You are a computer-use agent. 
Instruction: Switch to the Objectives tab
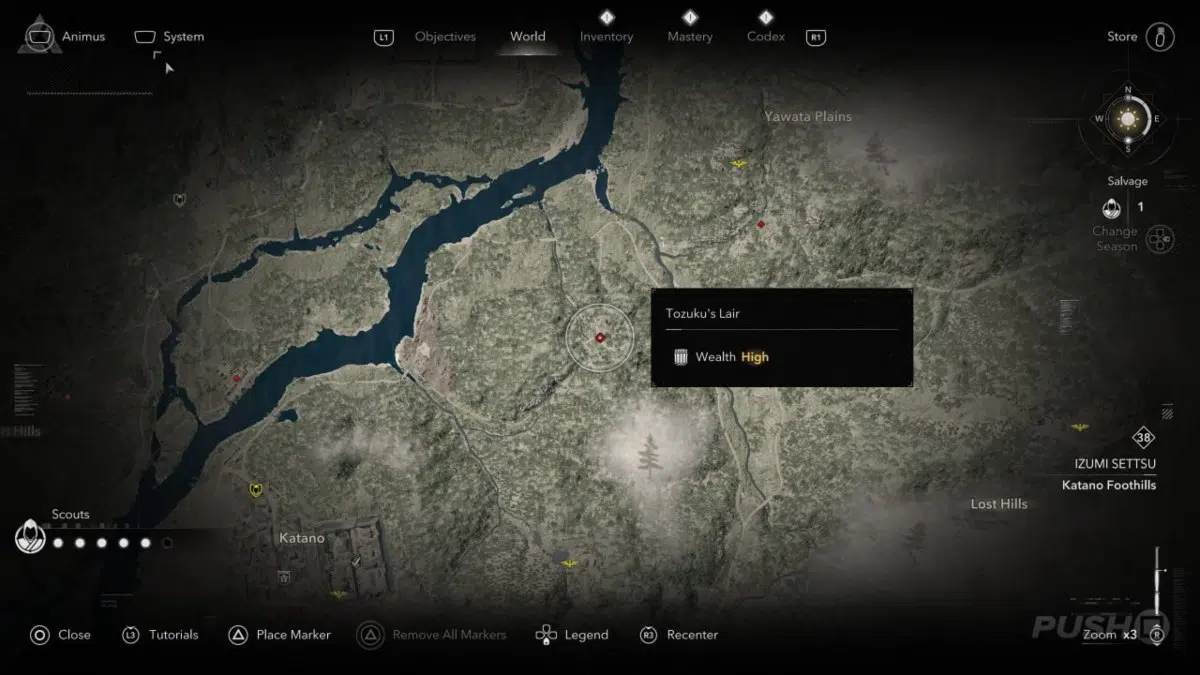tap(445, 37)
